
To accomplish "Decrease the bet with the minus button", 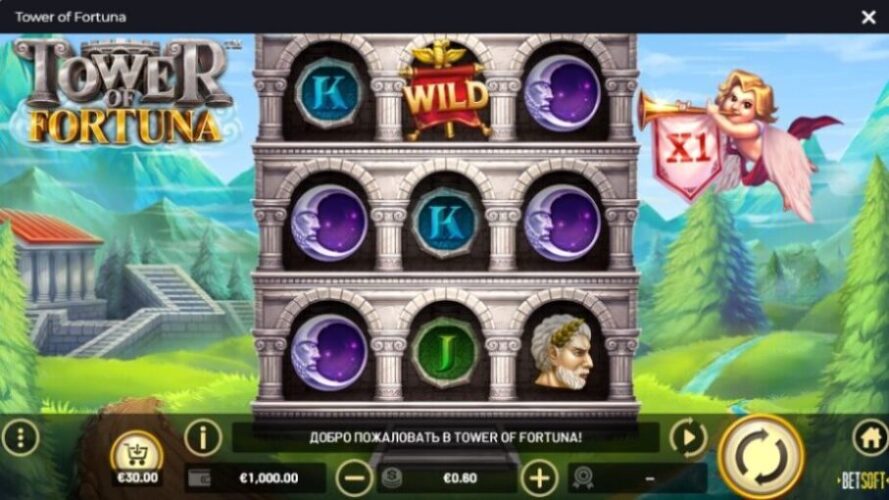I will tap(355, 477).
